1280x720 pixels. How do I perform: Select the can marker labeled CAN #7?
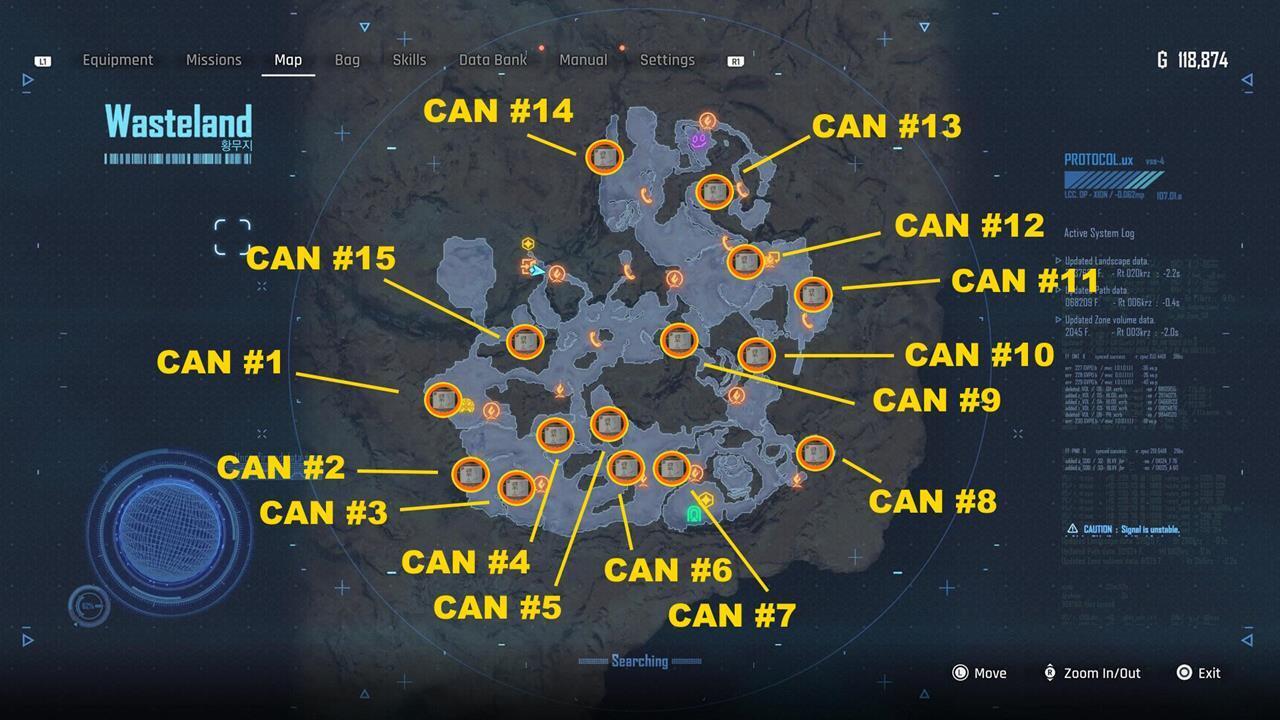point(671,467)
